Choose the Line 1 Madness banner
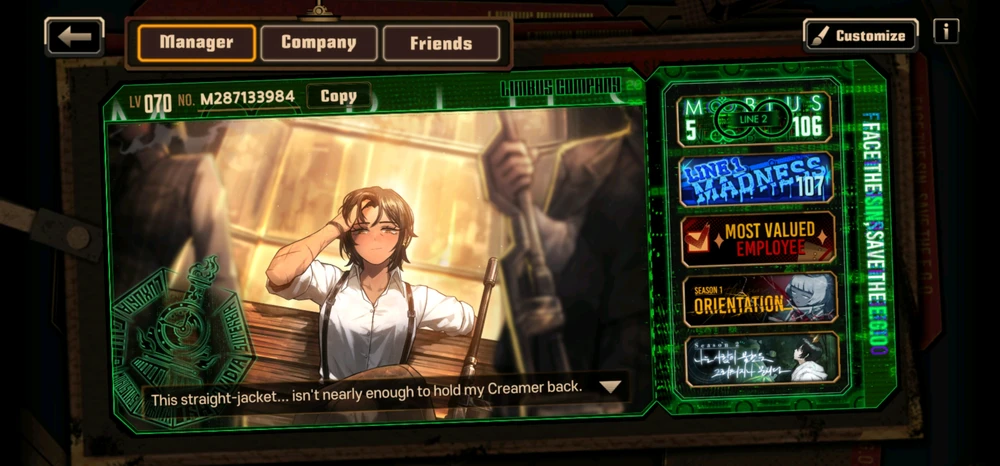The height and width of the screenshot is (466, 1000). (756, 180)
